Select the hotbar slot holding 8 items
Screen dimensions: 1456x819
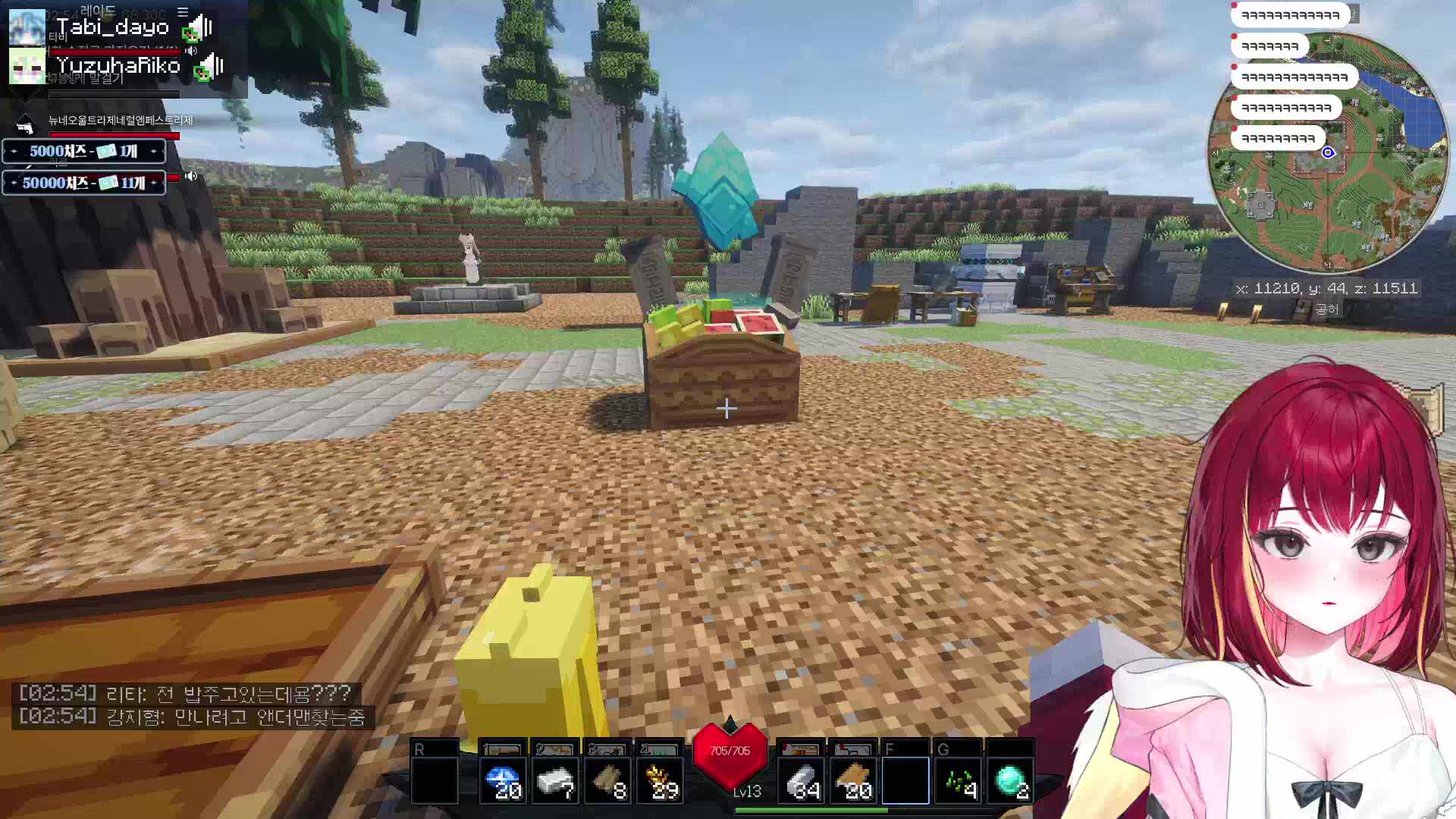[607, 780]
